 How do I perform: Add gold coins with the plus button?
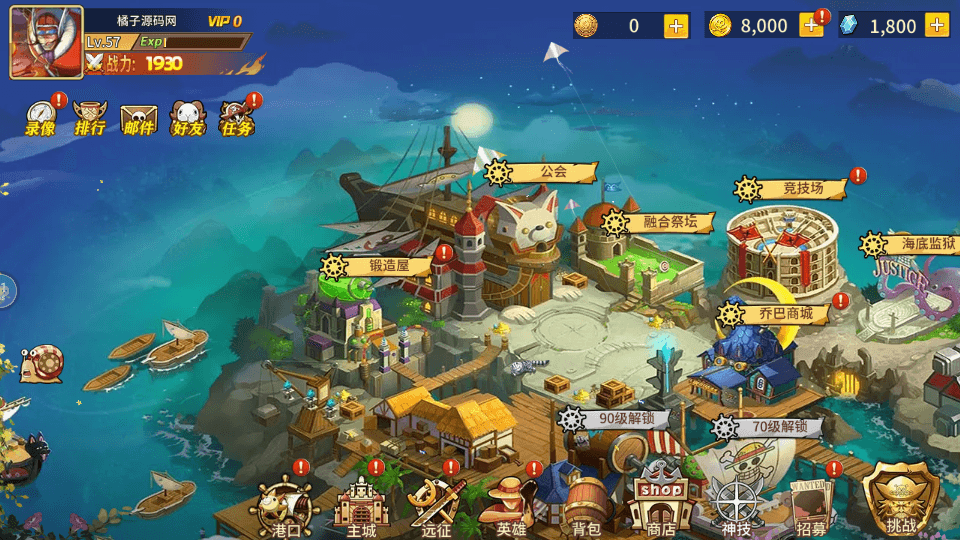pos(811,26)
